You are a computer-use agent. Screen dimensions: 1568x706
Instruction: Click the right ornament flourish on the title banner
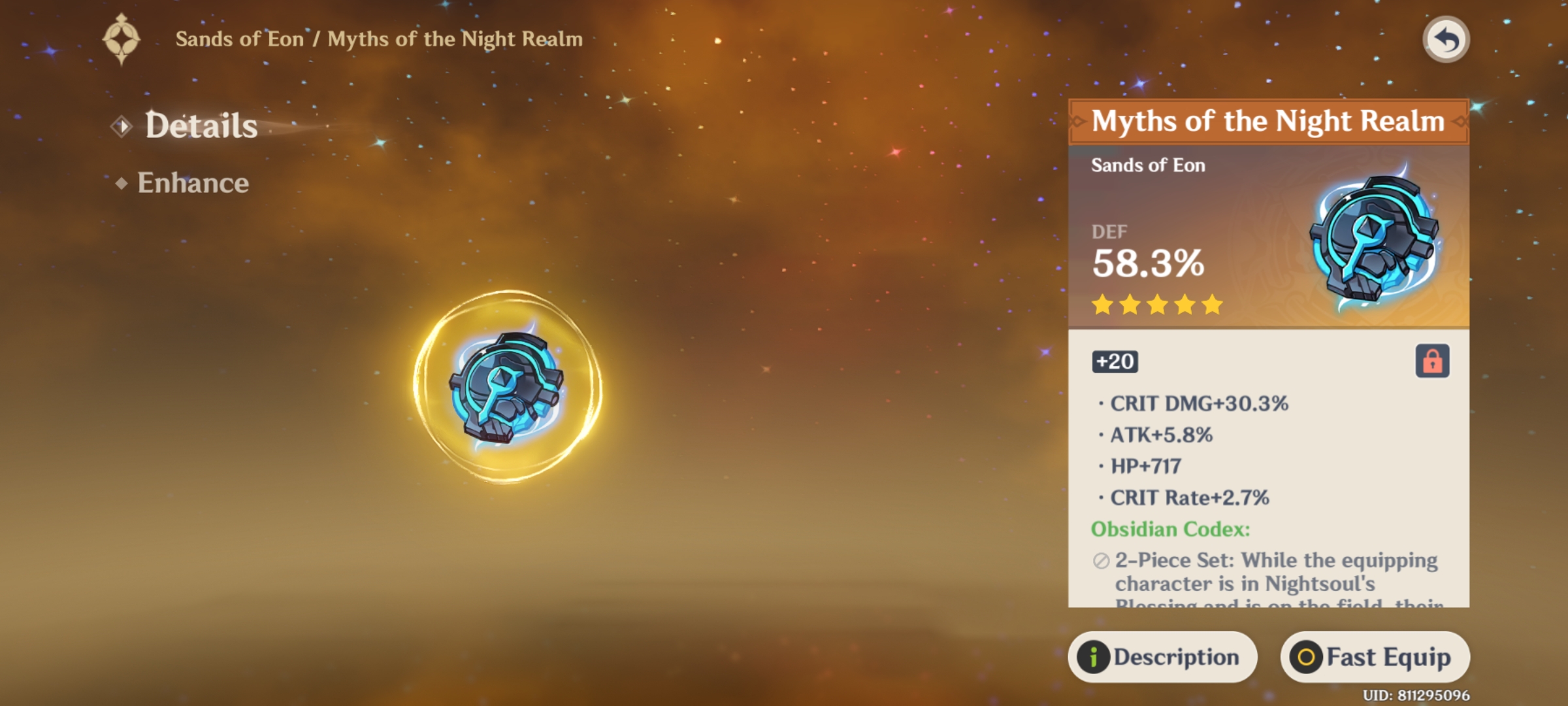coord(1460,121)
